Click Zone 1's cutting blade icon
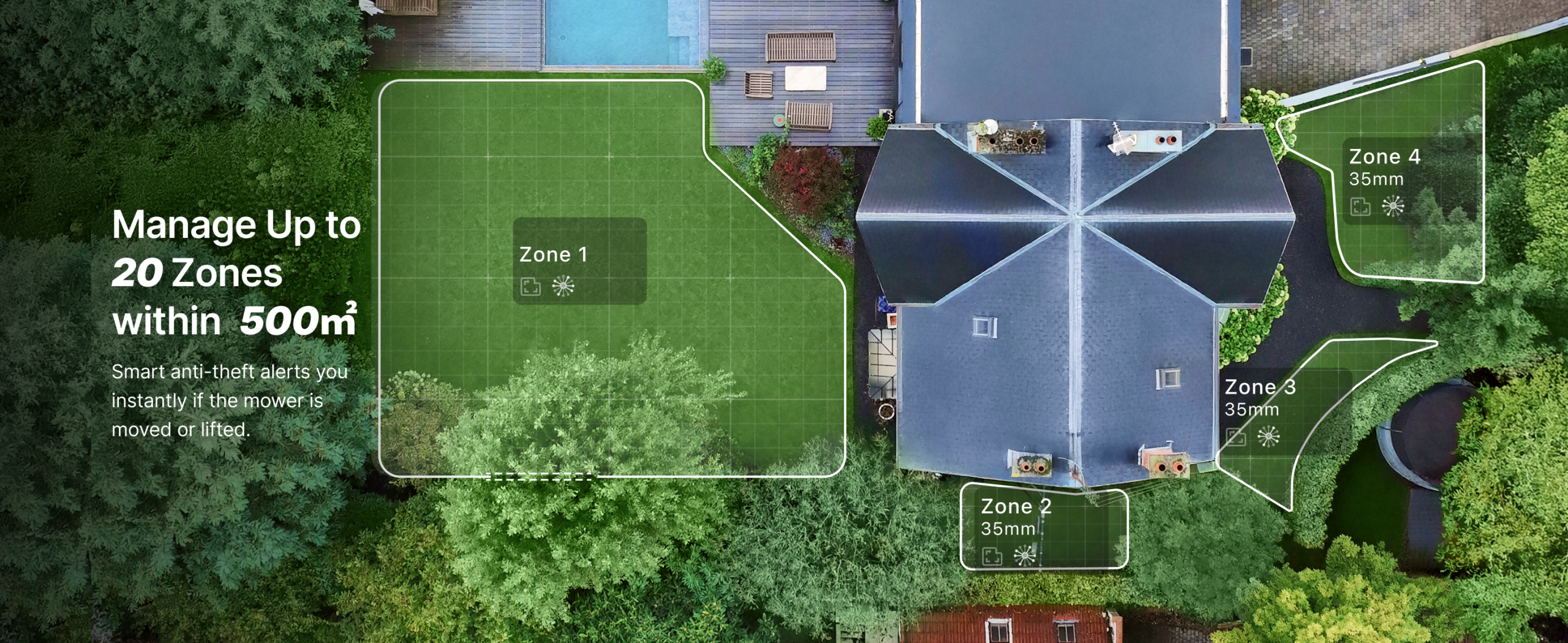Image resolution: width=1568 pixels, height=643 pixels. point(563,286)
